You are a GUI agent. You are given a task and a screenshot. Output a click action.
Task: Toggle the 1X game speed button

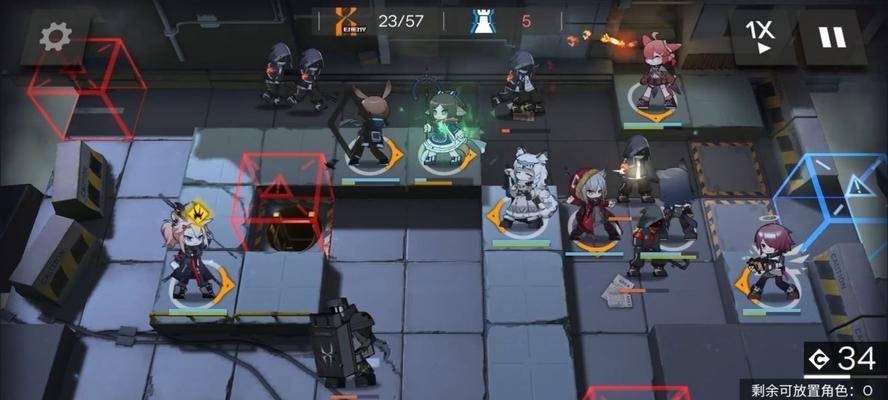point(763,36)
